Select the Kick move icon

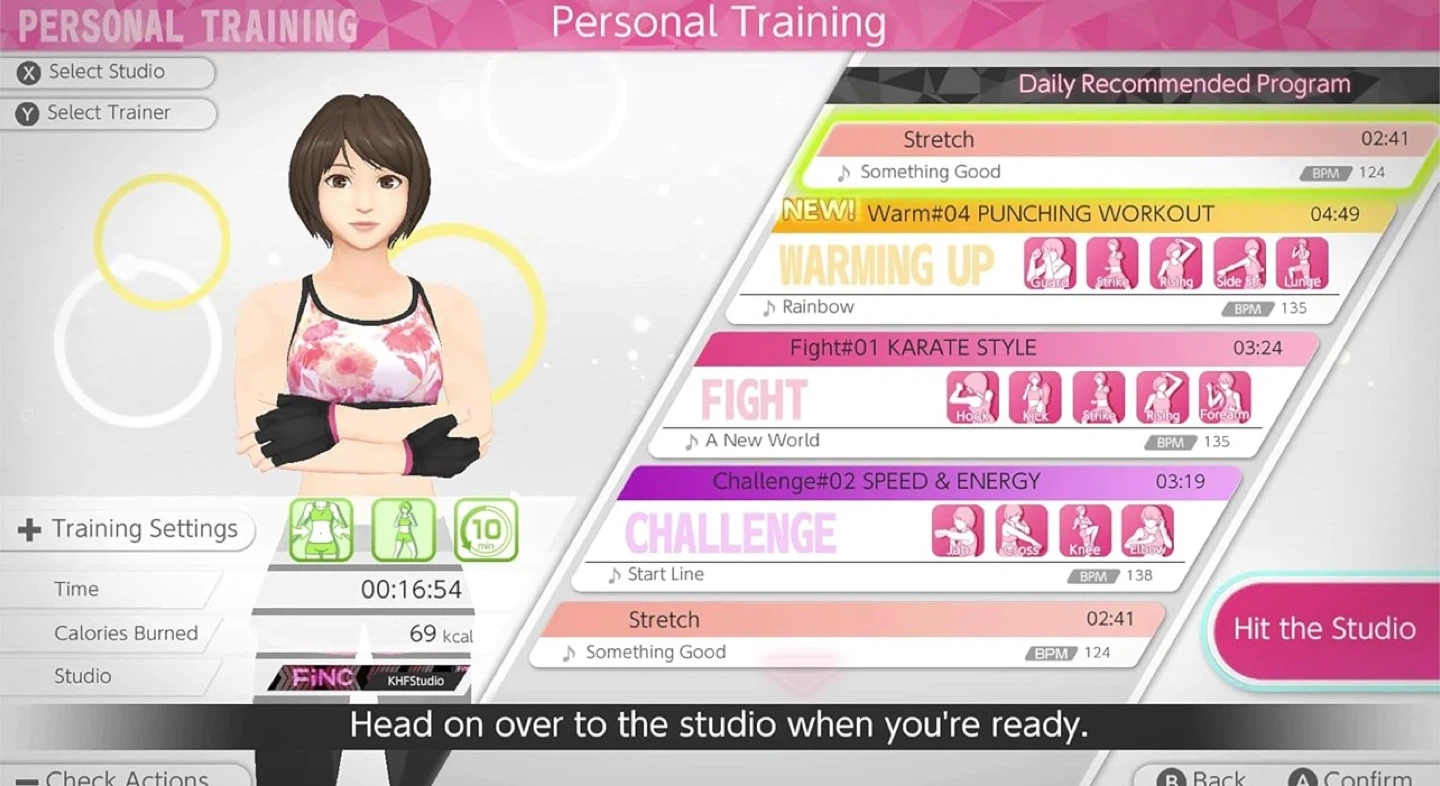pos(1035,398)
